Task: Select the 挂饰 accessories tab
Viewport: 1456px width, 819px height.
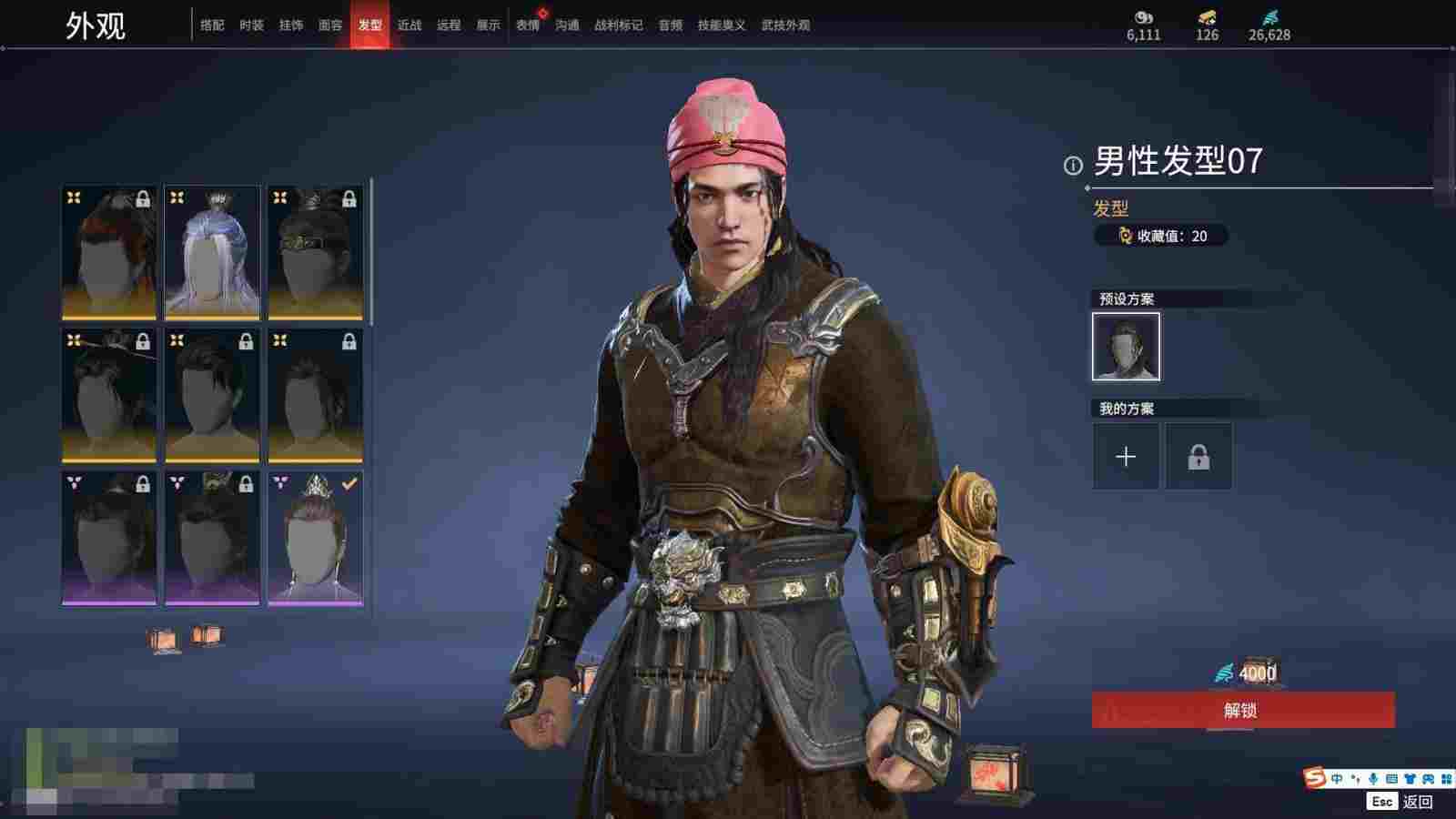Action: coord(291,25)
